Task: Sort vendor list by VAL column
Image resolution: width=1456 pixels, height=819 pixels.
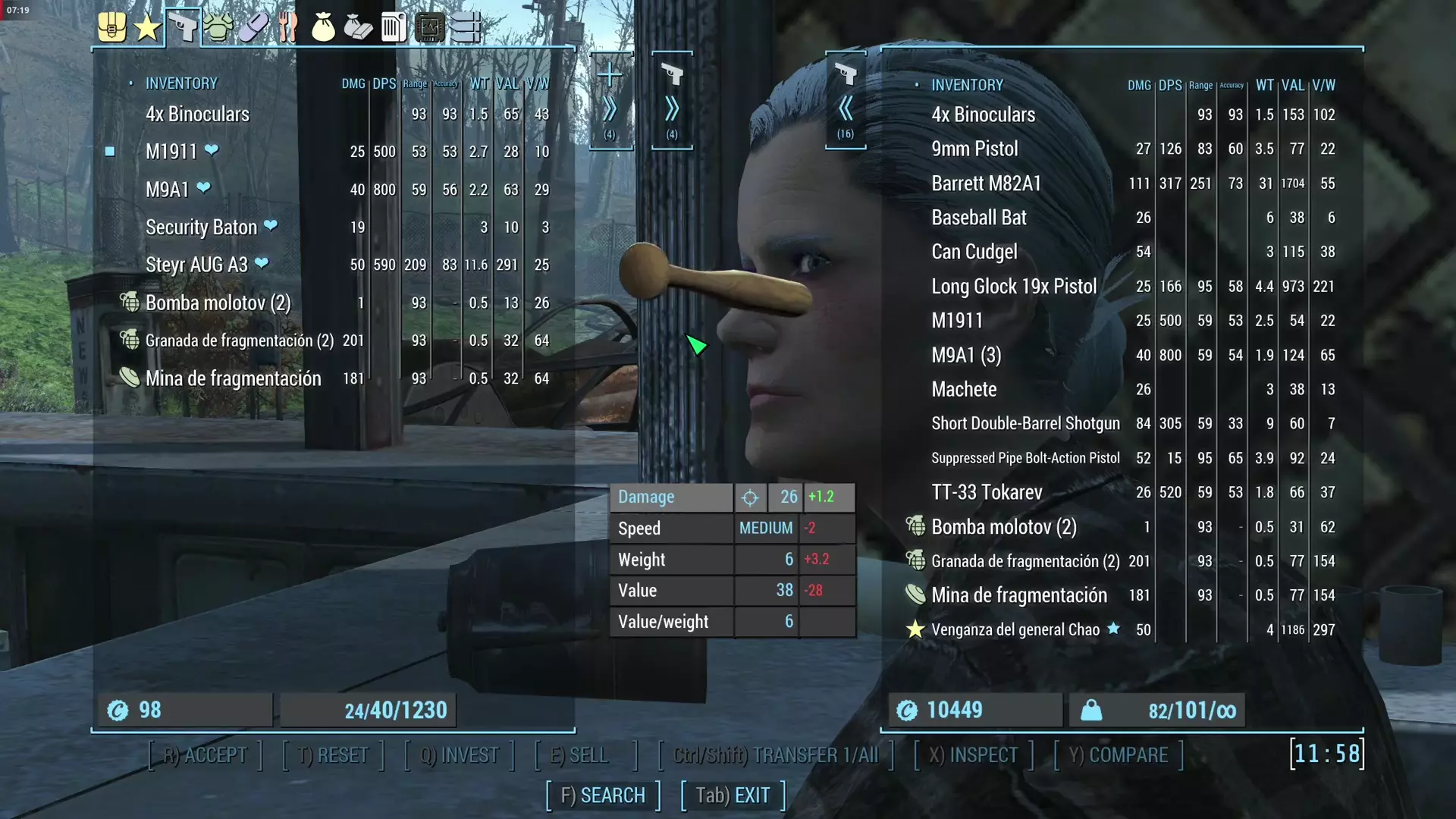Action: click(x=1293, y=86)
